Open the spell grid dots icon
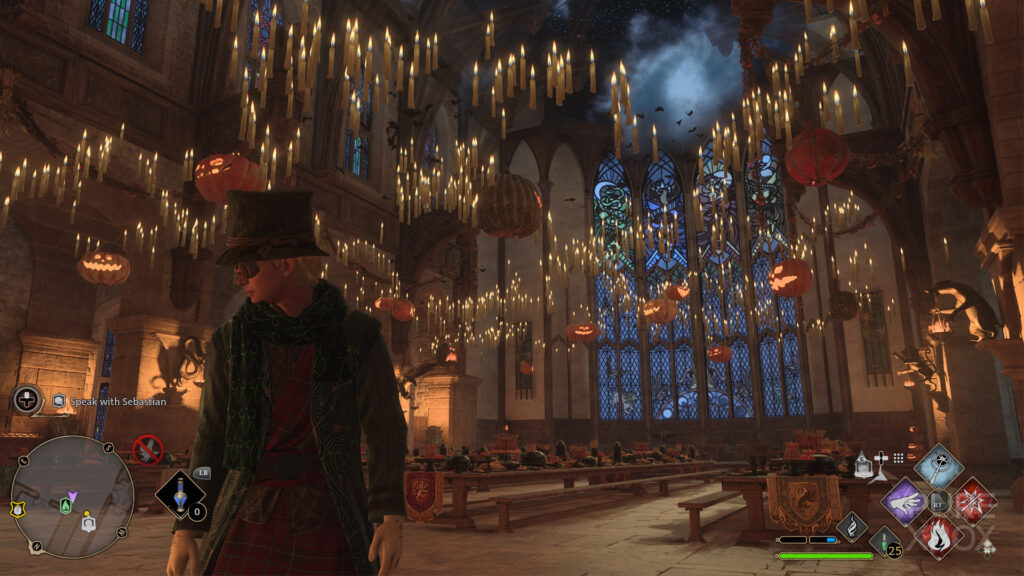This screenshot has height=576, width=1024. tap(898, 458)
